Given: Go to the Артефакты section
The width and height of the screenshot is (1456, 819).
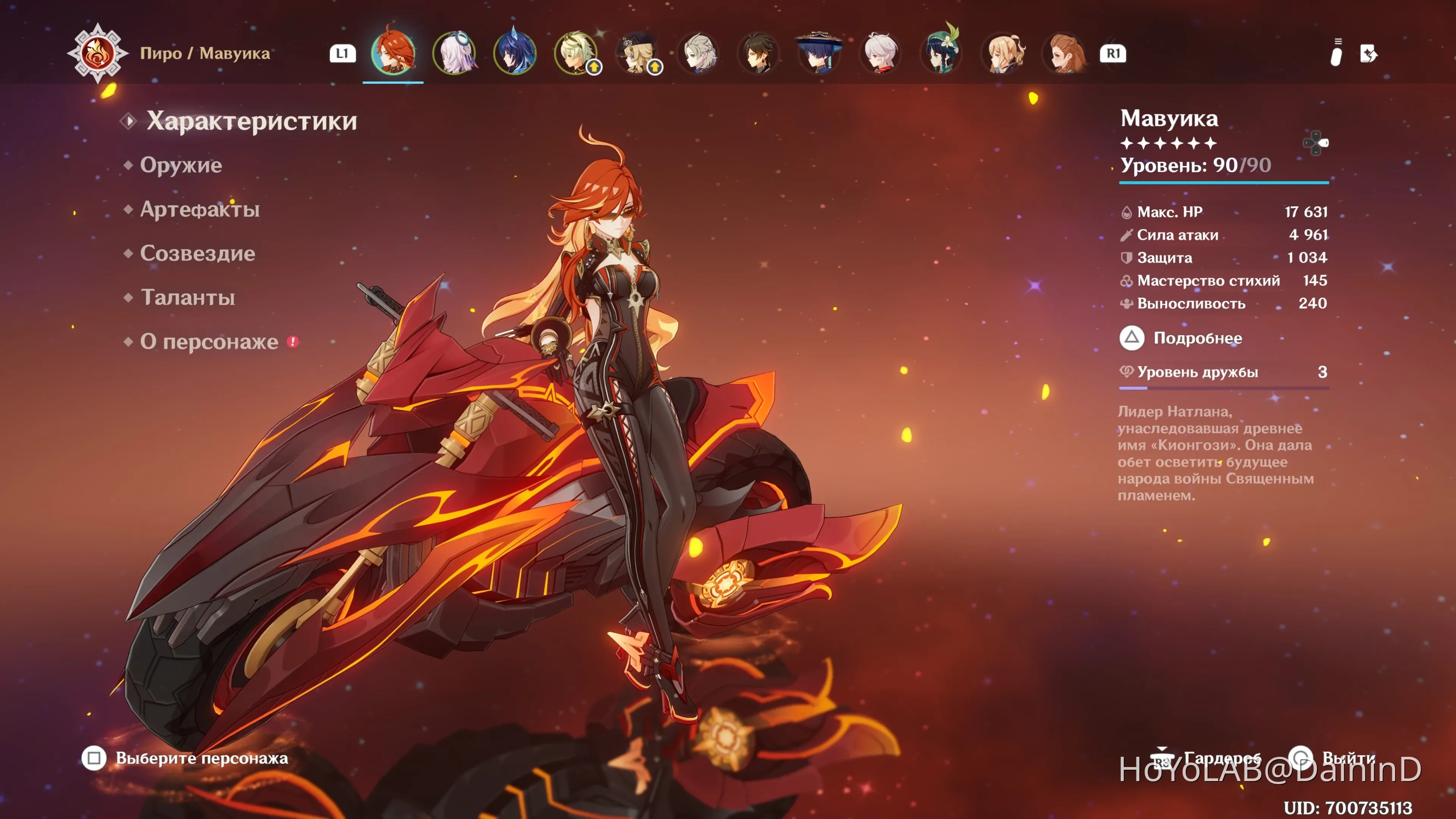Looking at the screenshot, I should pos(199,209).
